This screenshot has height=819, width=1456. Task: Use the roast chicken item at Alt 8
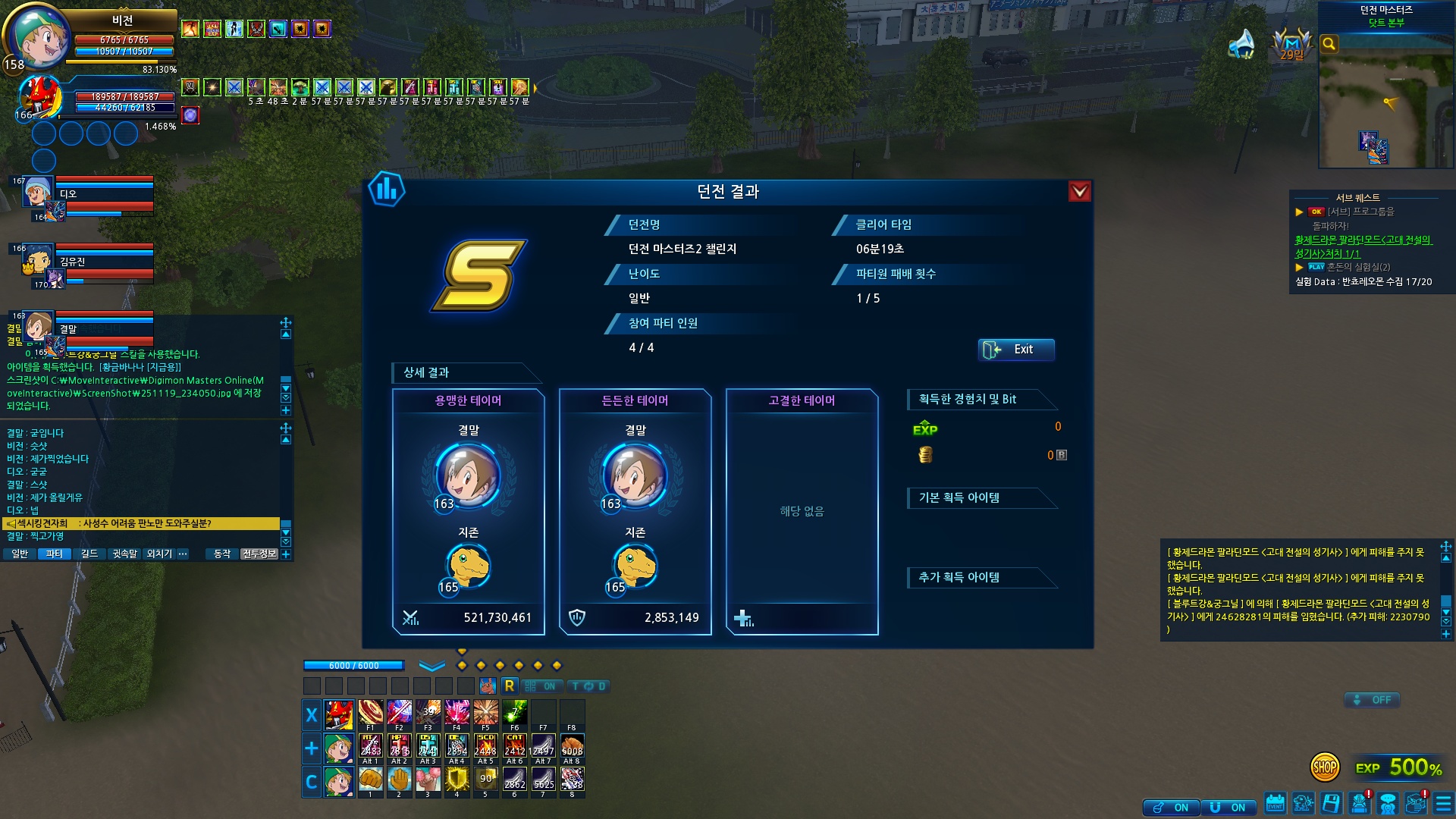(x=573, y=746)
